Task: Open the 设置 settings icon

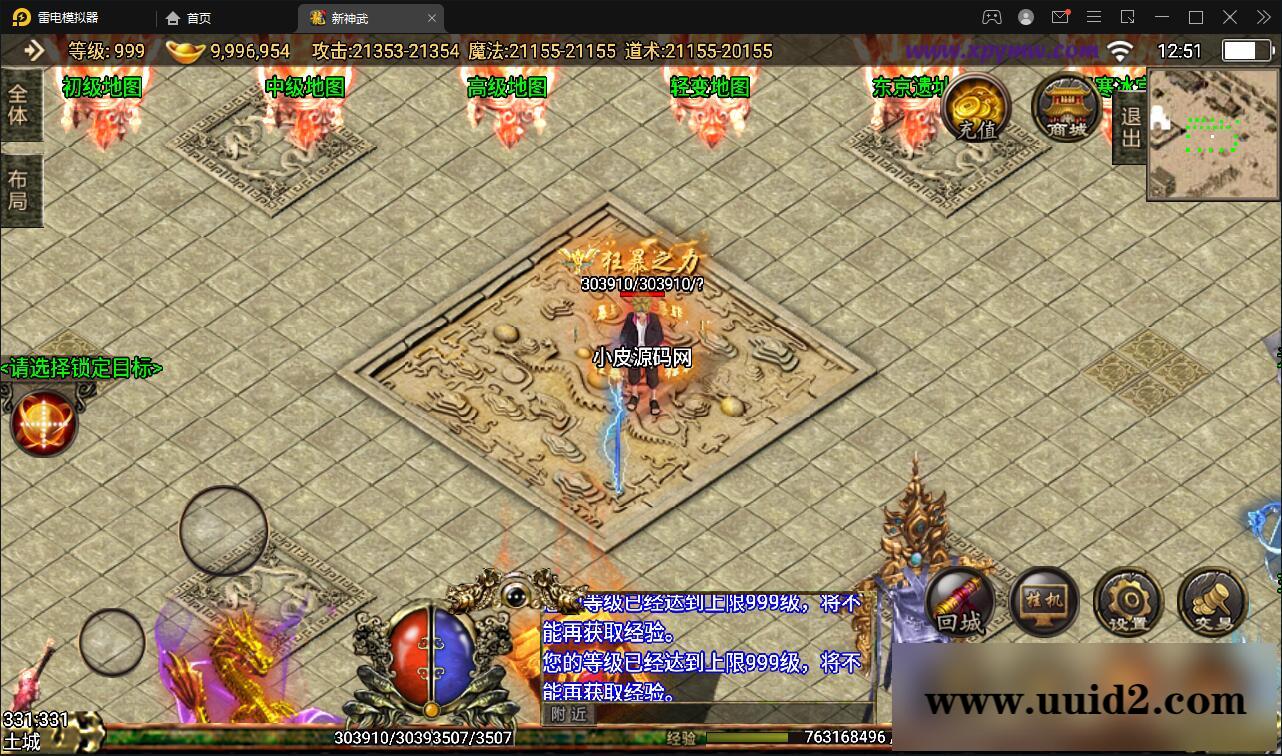Action: (1128, 600)
